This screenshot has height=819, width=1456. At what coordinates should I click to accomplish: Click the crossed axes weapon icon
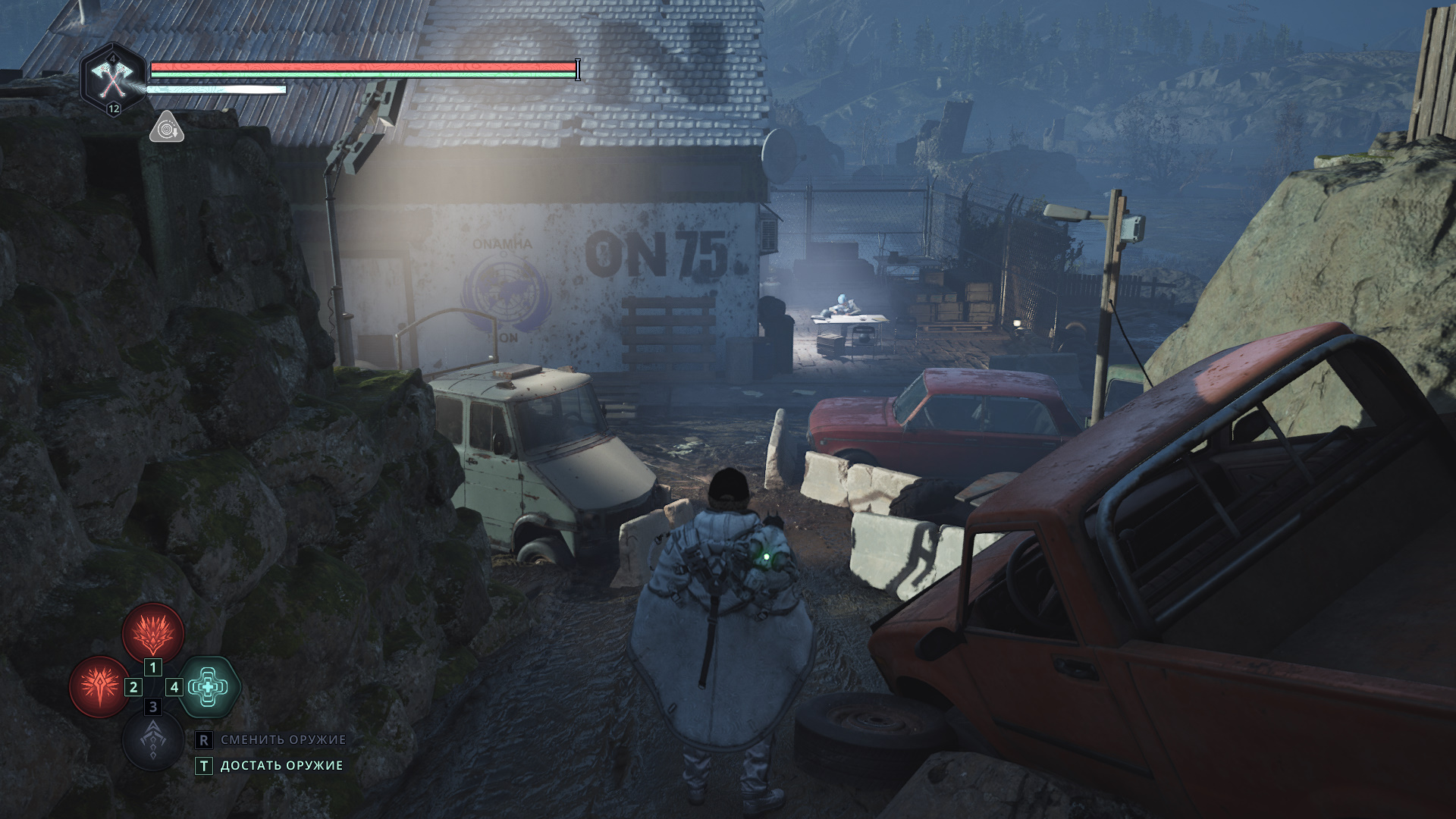(x=113, y=77)
